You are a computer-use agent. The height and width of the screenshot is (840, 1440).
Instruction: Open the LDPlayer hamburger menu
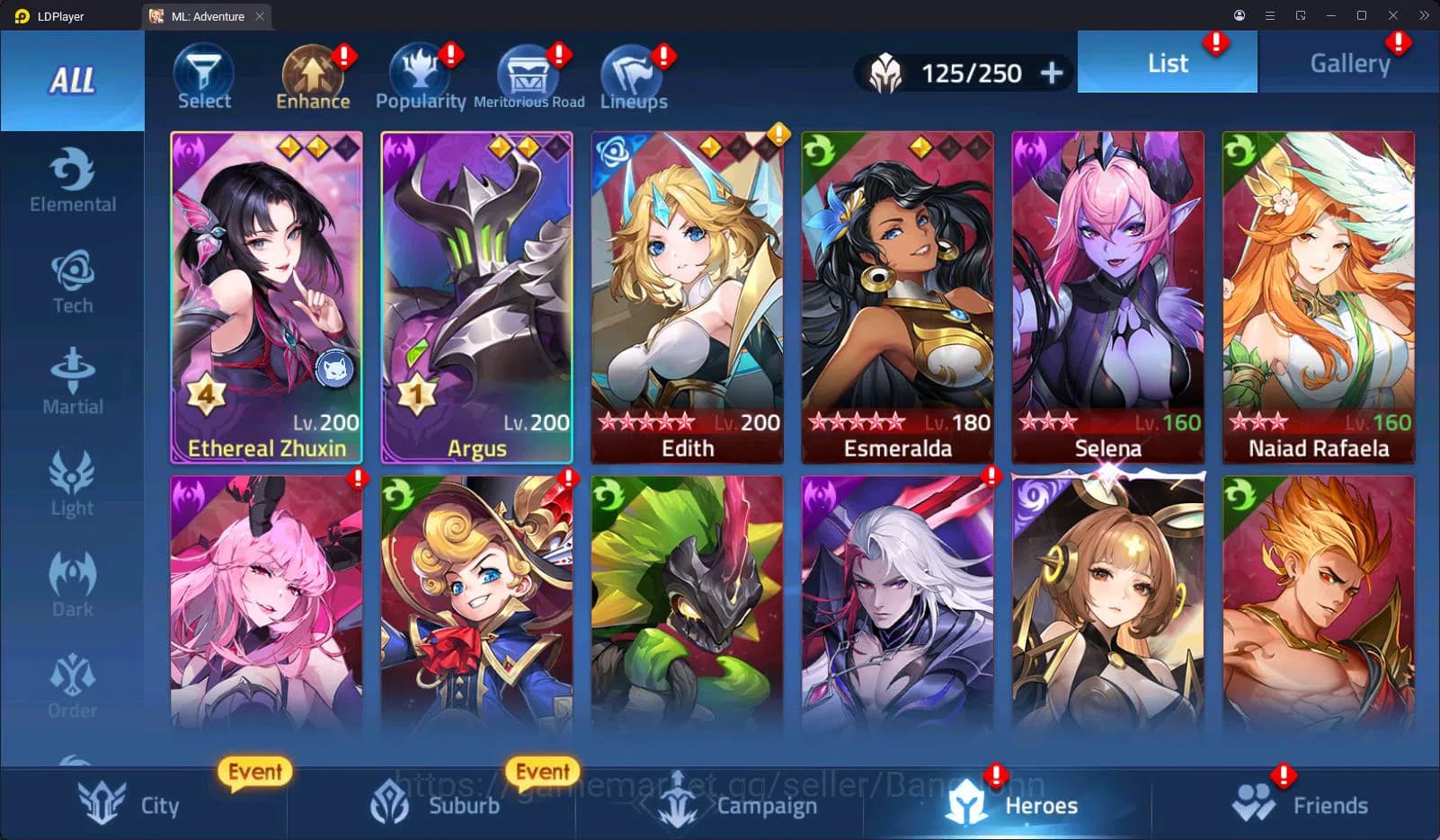(x=1269, y=15)
